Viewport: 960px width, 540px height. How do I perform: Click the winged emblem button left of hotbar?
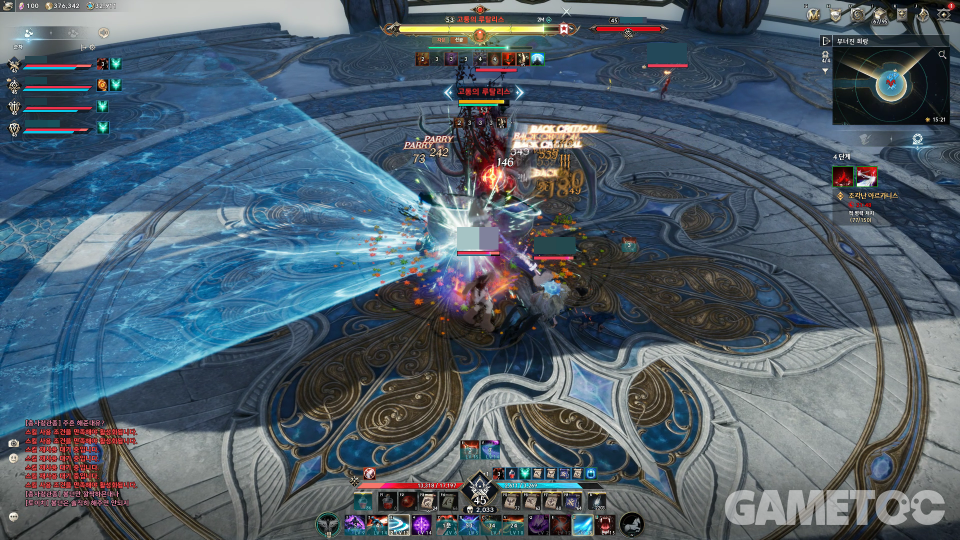point(328,523)
